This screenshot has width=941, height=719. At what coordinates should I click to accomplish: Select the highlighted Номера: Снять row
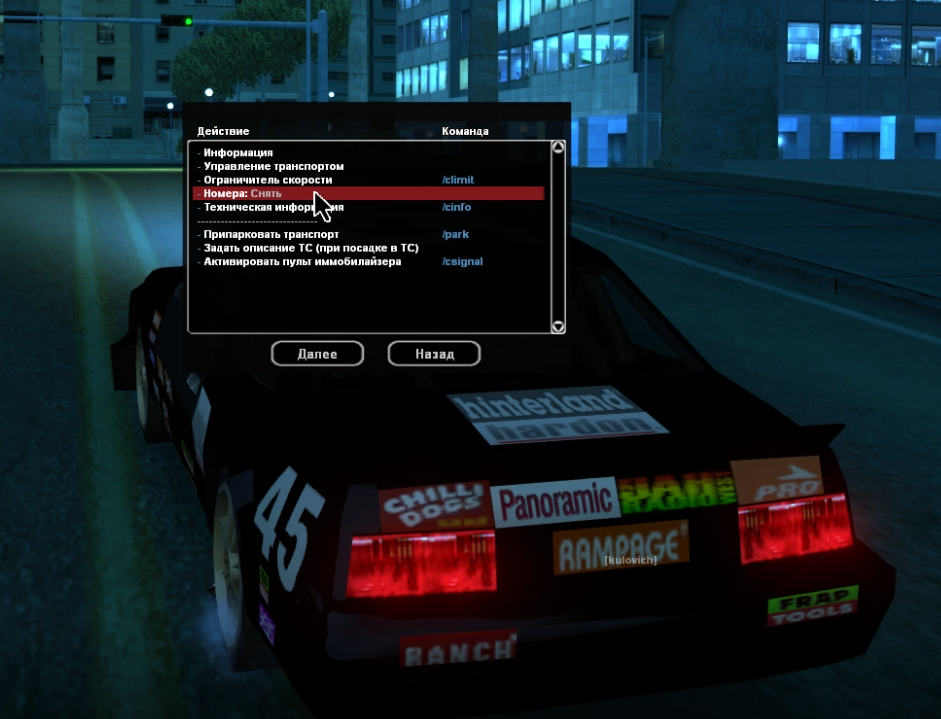(x=243, y=193)
